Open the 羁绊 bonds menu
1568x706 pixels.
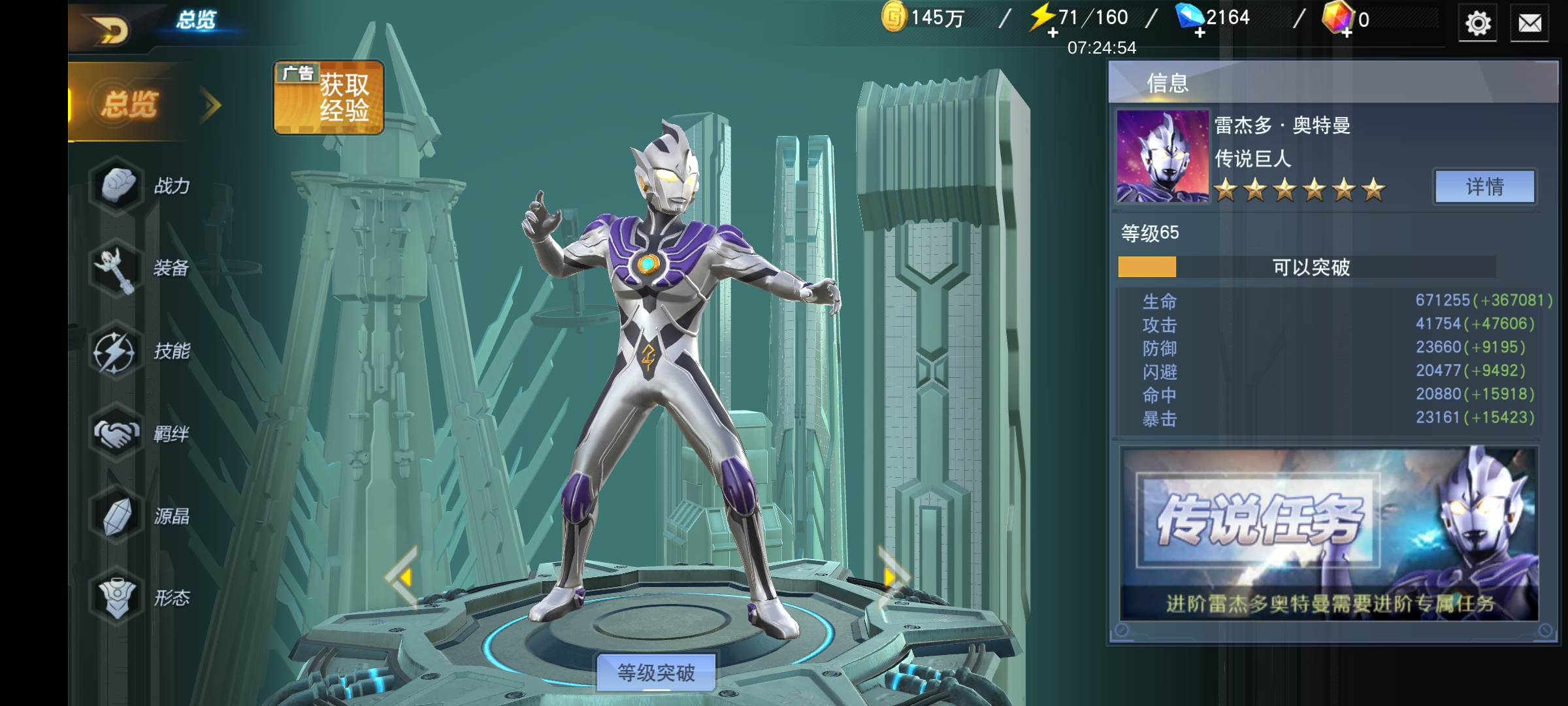pyautogui.click(x=144, y=433)
